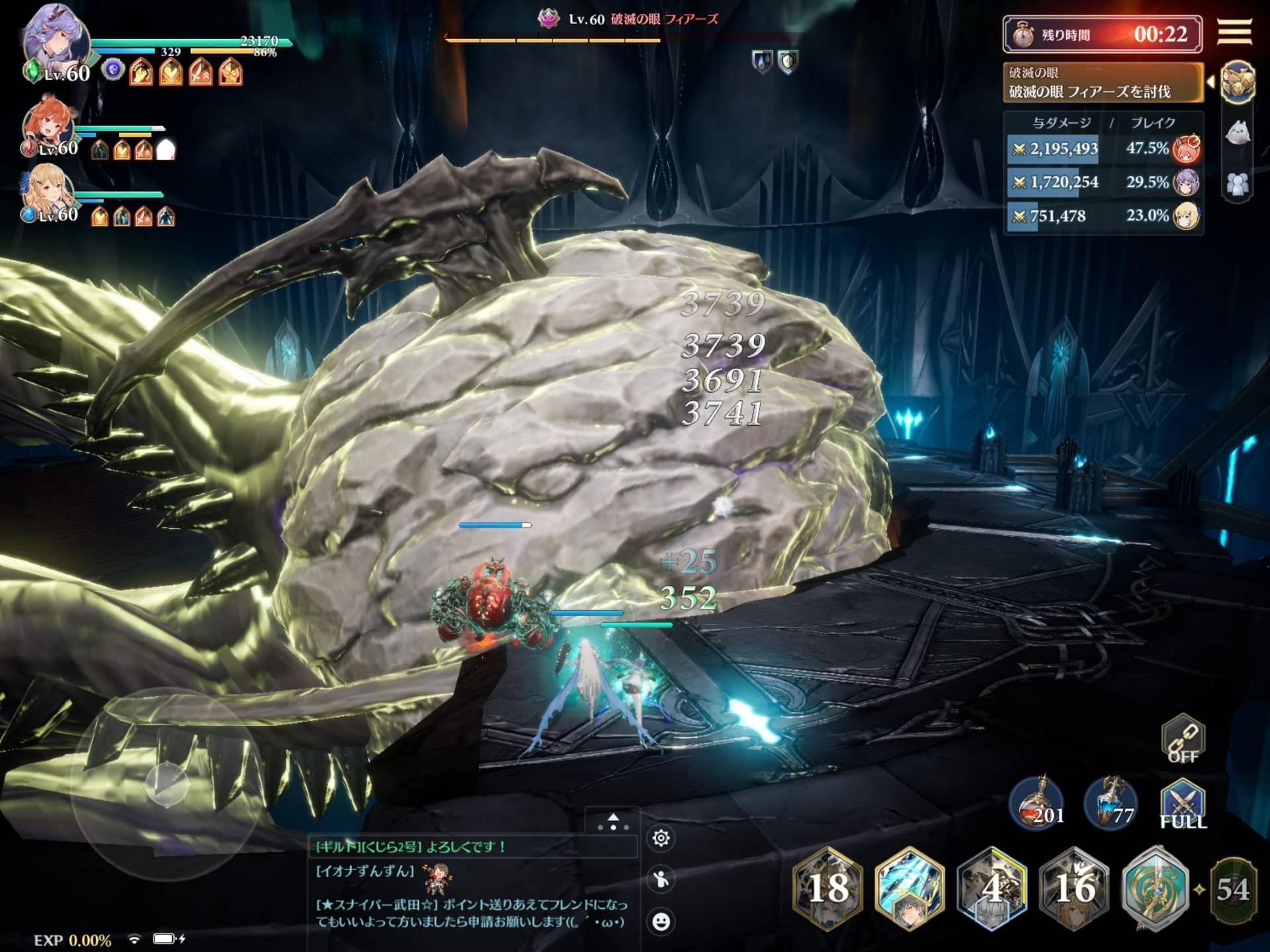Open the smiley face stamp button

pos(661,921)
